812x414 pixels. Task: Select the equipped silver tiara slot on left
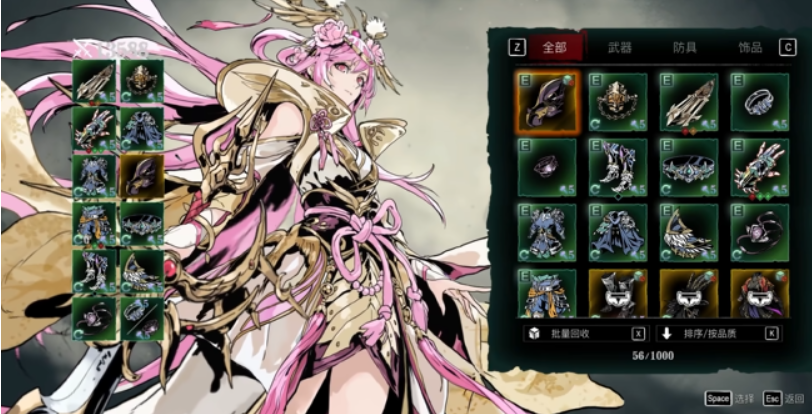[x=143, y=222]
